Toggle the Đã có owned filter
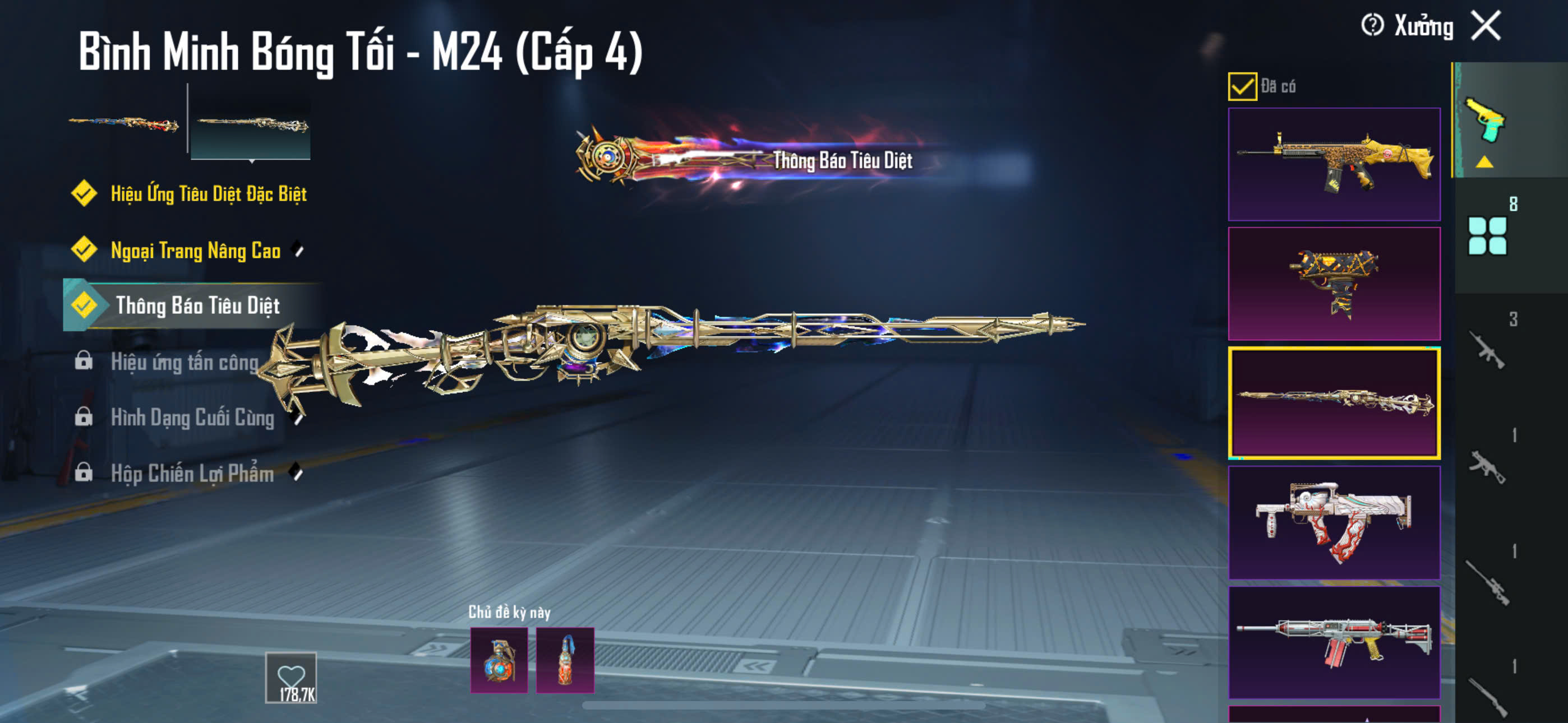This screenshot has width=1568, height=723. click(1242, 86)
